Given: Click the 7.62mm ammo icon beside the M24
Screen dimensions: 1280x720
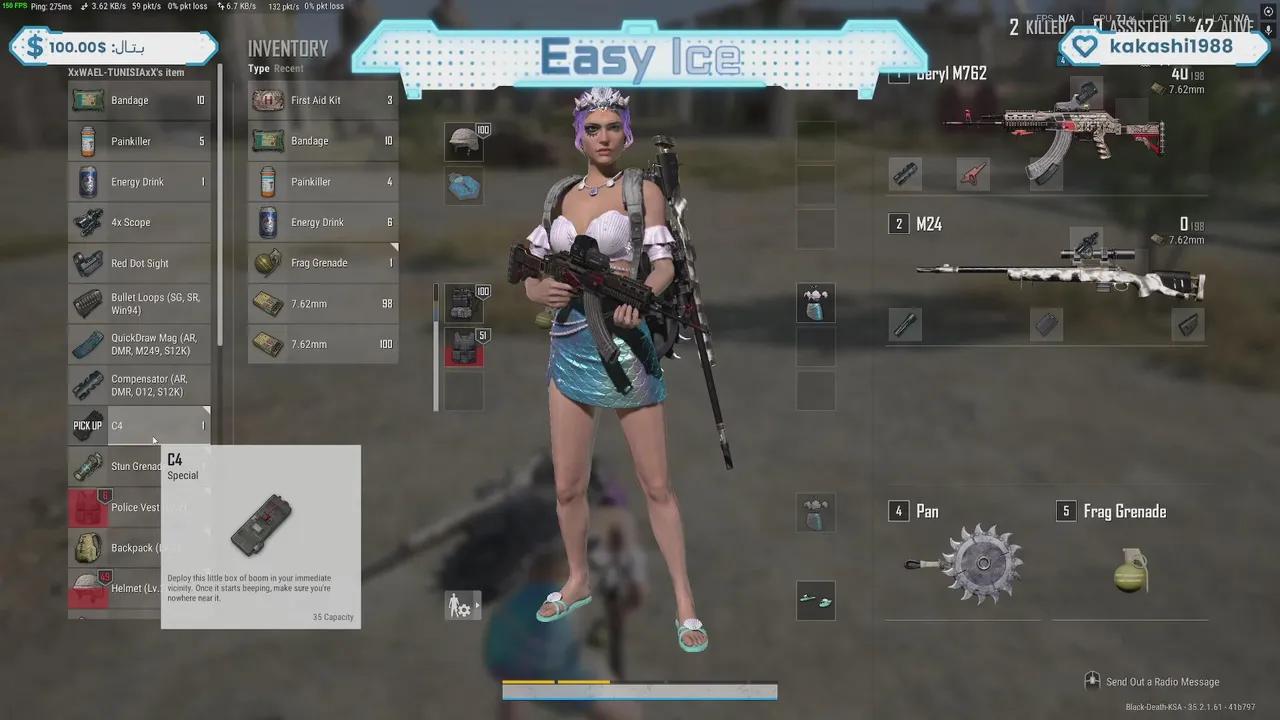Looking at the screenshot, I should click(1158, 237).
